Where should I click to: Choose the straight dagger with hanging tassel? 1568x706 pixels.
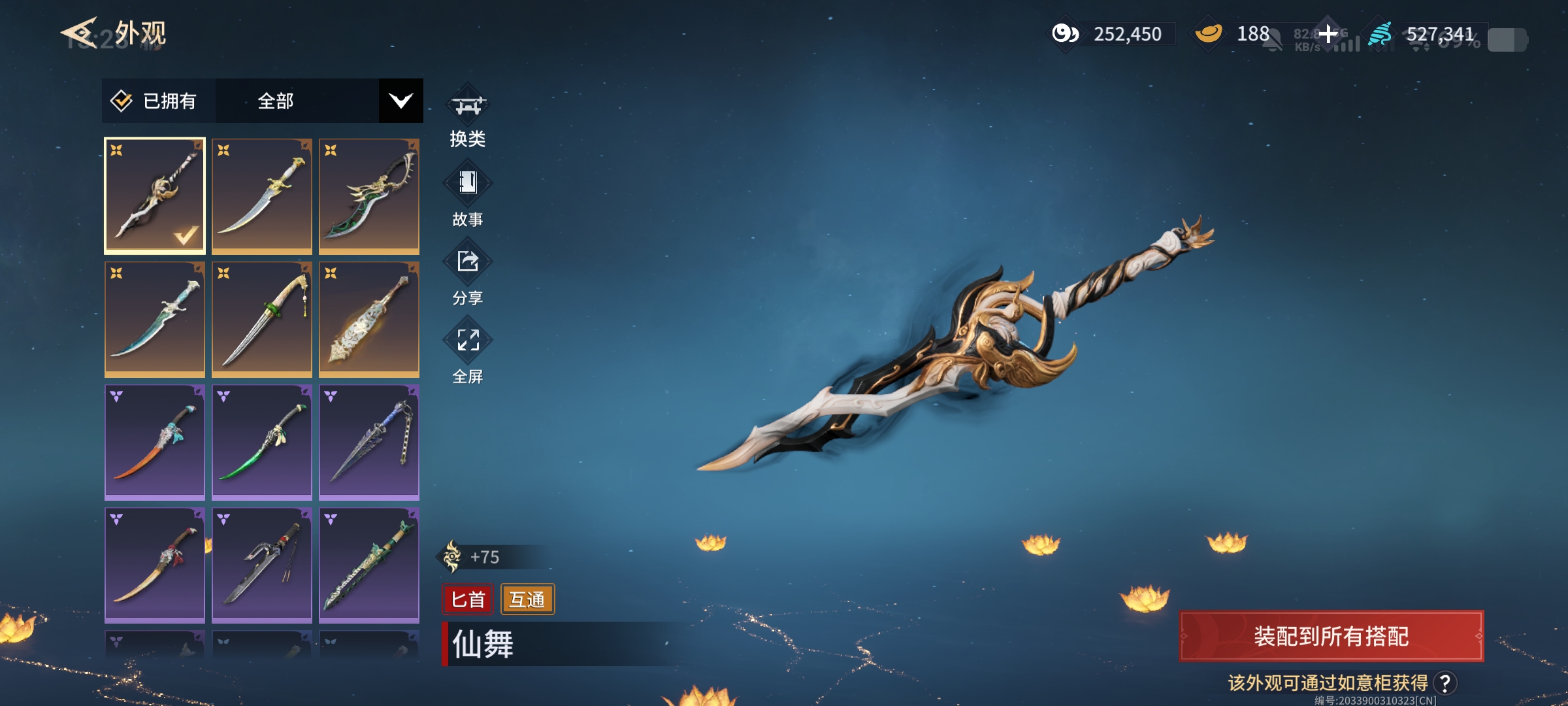[x=262, y=318]
